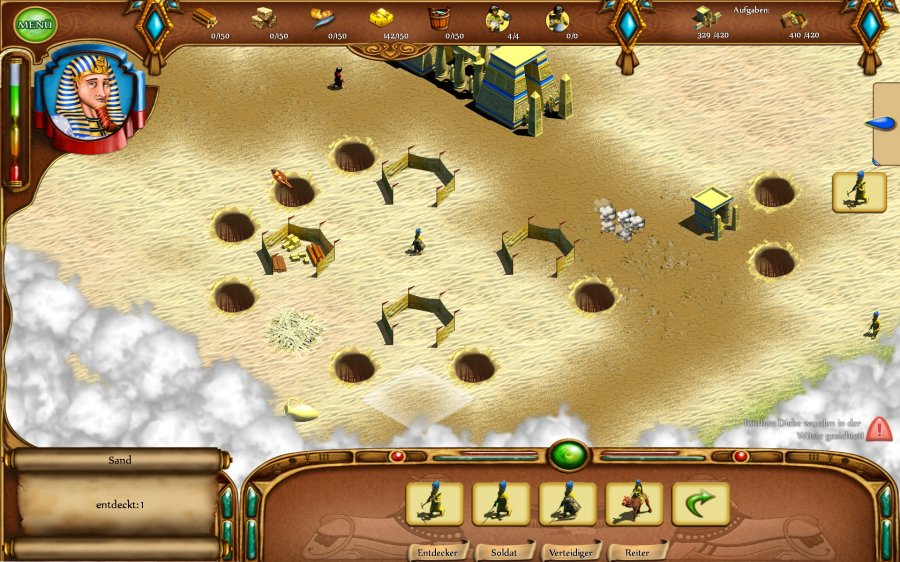Pick the Reiter mounted unit icon

click(x=635, y=503)
